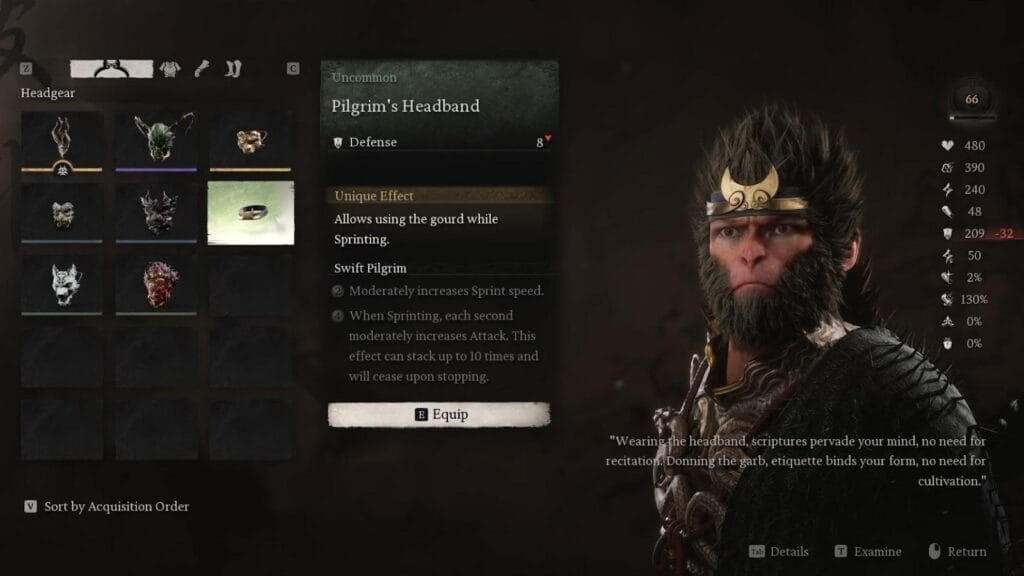Equip the Pilgrim's Headband
The image size is (1024, 576).
[x=439, y=414]
